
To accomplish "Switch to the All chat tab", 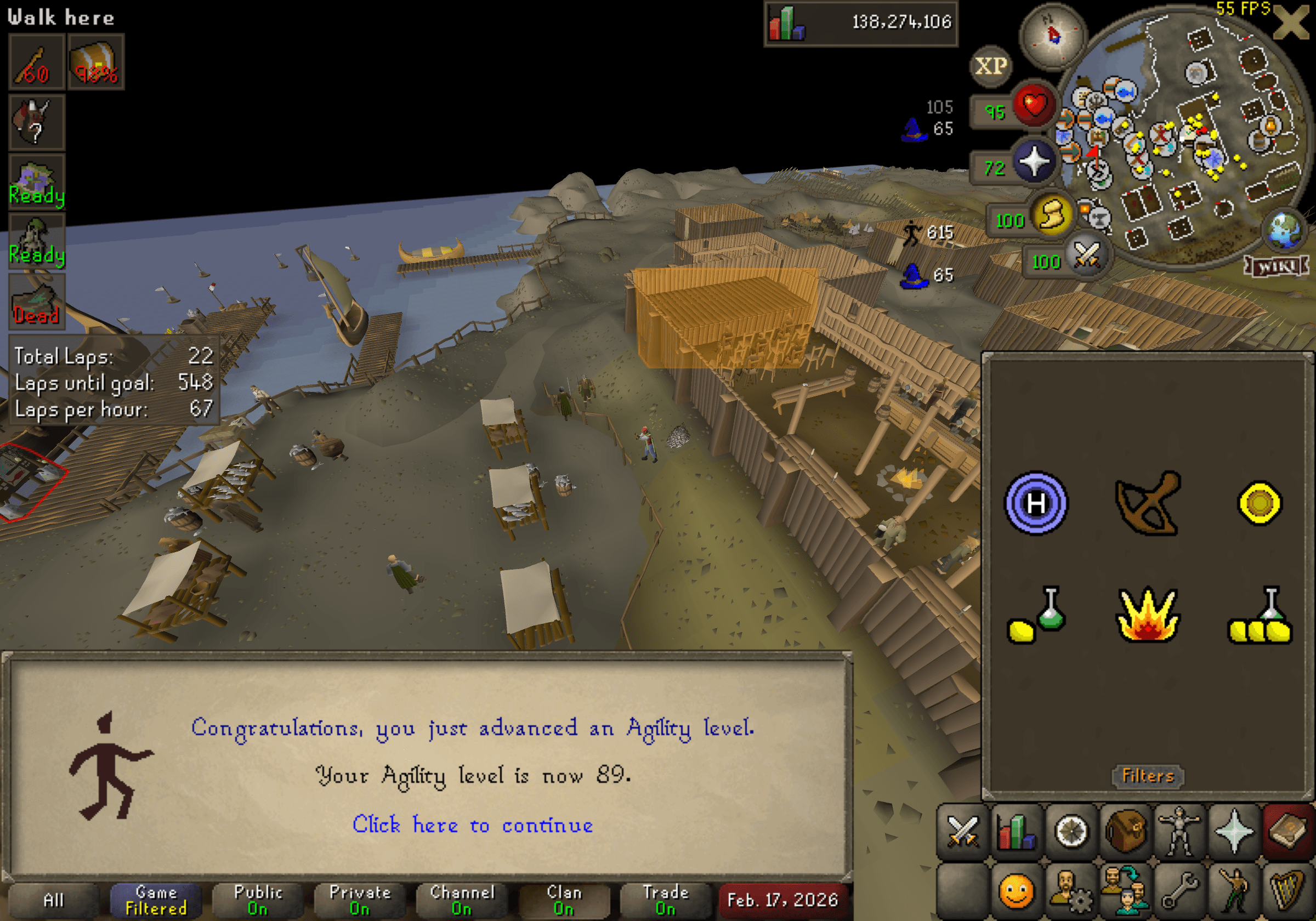I will [x=54, y=900].
